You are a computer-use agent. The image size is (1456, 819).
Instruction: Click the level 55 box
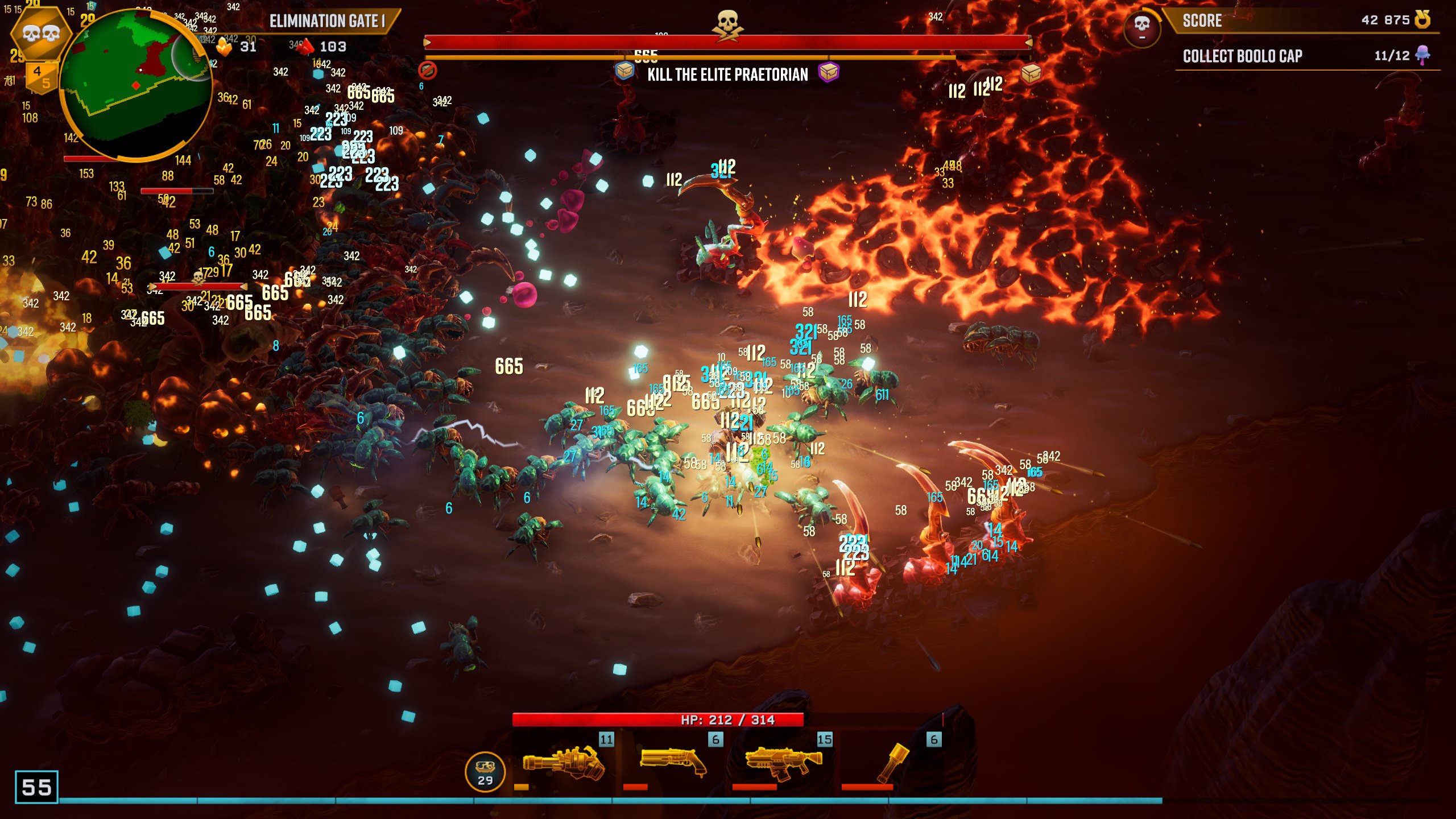point(36,787)
